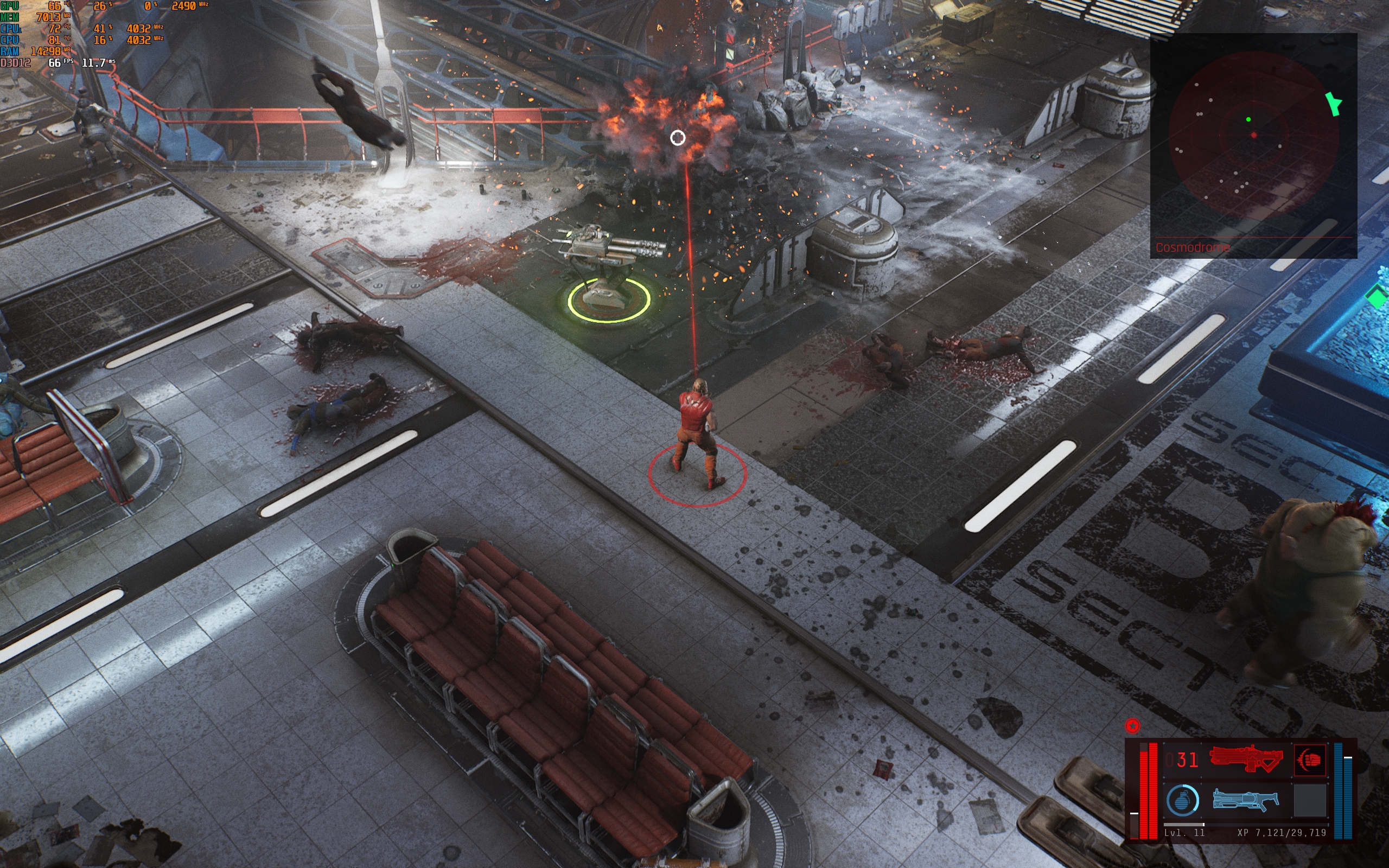The width and height of the screenshot is (1389, 868).
Task: Click the red star badge above the HUD
Action: click(x=1132, y=726)
